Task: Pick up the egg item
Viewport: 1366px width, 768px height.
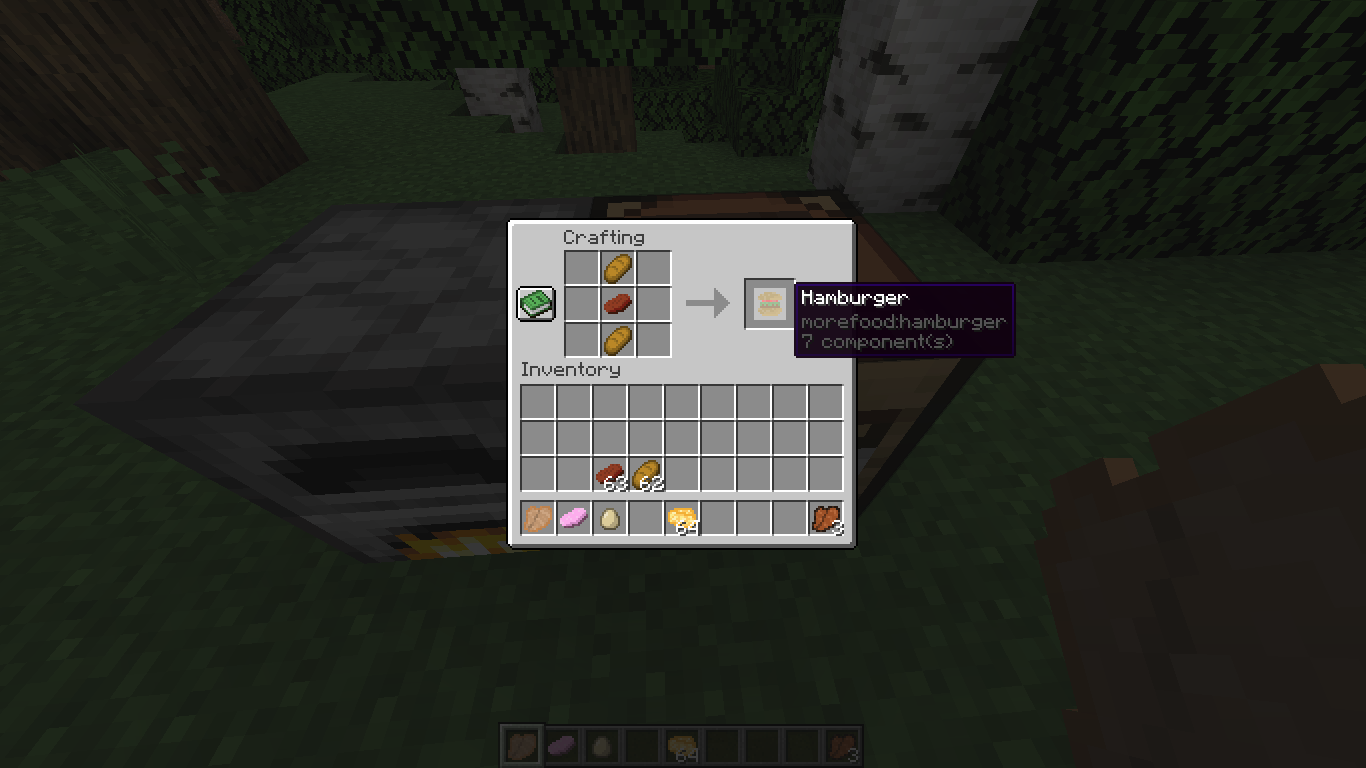Action: coord(610,517)
